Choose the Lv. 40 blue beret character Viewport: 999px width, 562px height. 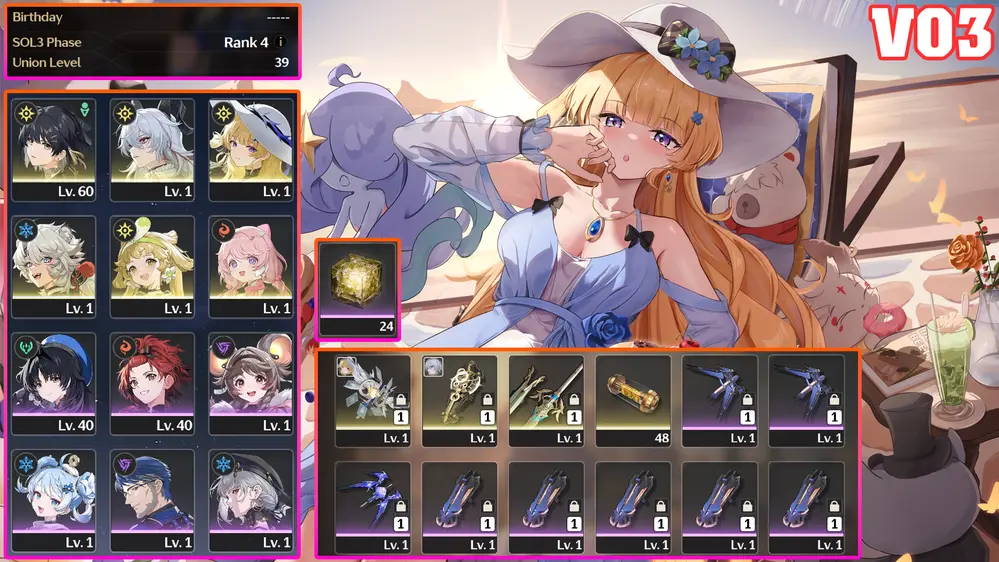tap(53, 382)
